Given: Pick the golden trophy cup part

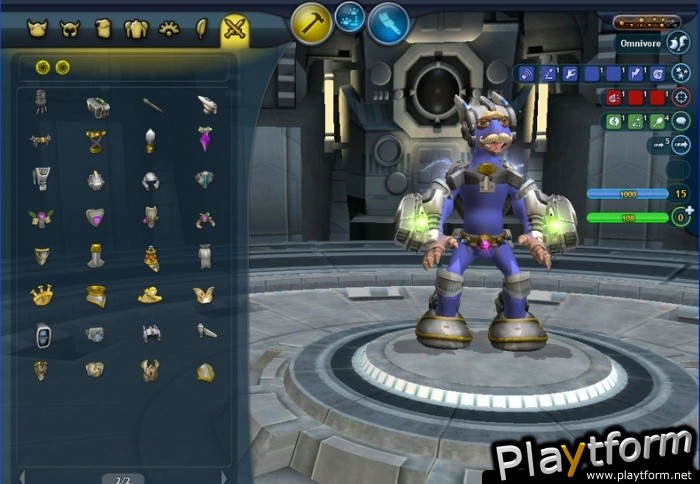Looking at the screenshot, I should (x=96, y=141).
